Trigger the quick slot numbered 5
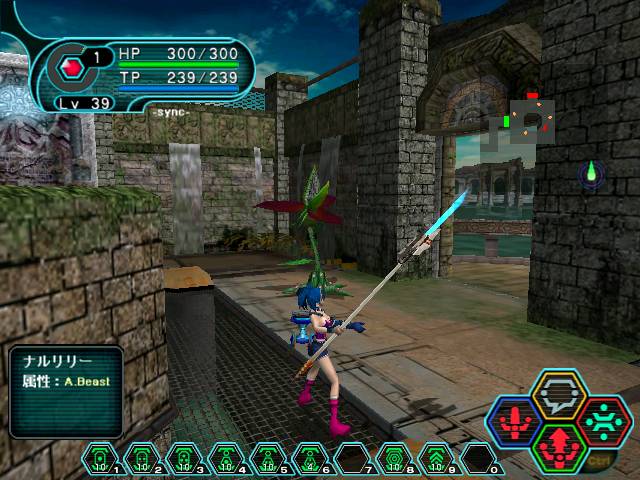Image resolution: width=640 pixels, height=480 pixels. point(269,458)
